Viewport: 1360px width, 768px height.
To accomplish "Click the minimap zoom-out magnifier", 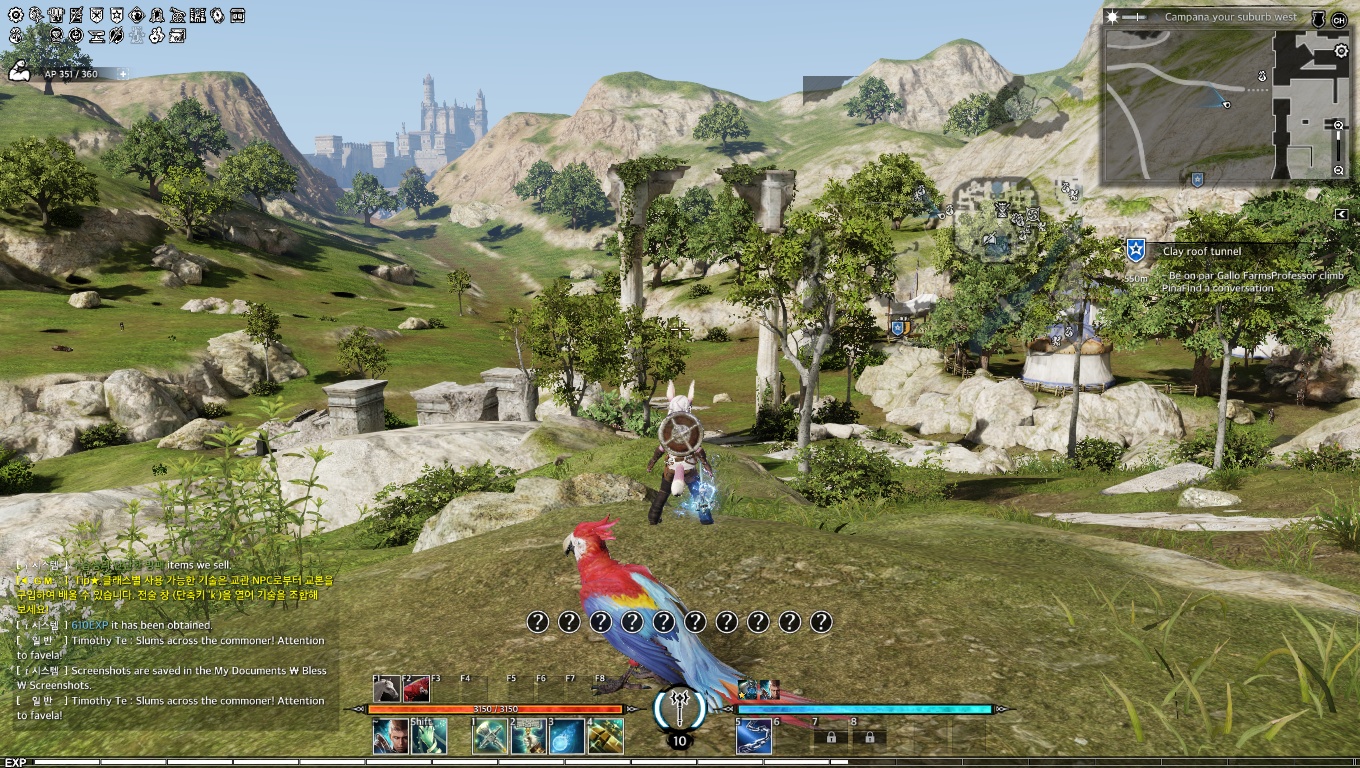I will pyautogui.click(x=1339, y=171).
